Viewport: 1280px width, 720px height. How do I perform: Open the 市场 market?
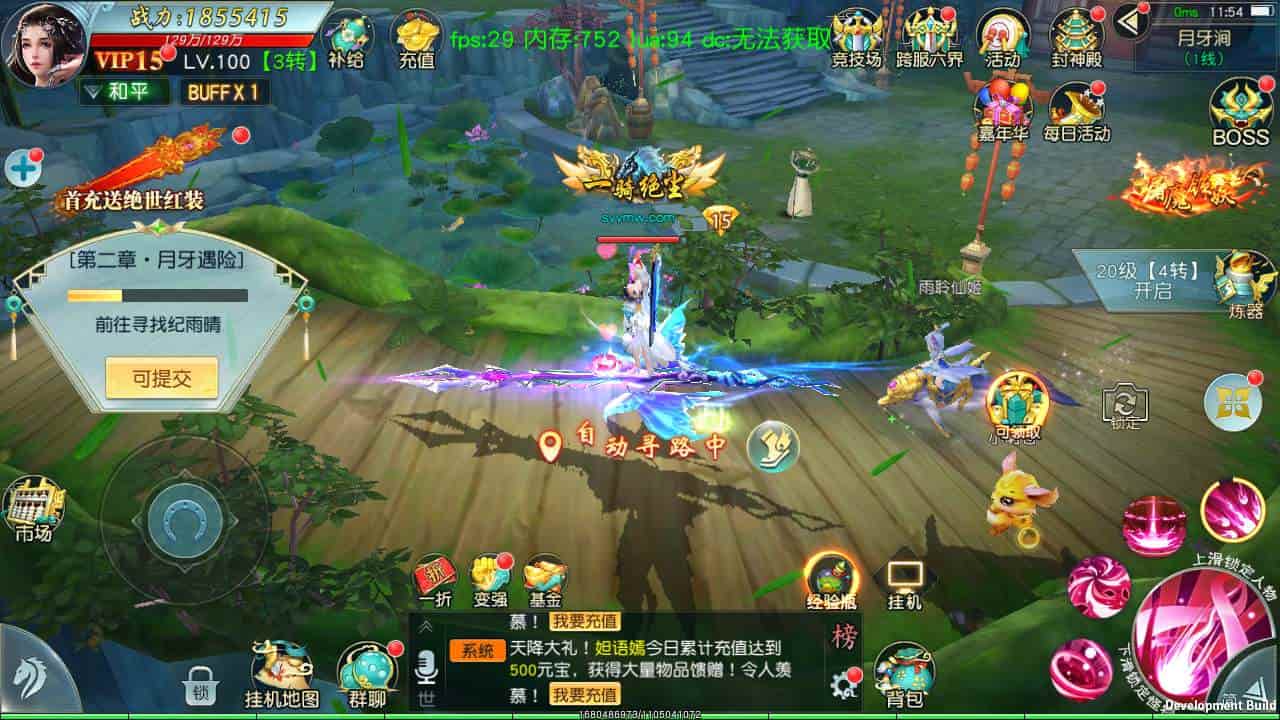click(x=33, y=510)
